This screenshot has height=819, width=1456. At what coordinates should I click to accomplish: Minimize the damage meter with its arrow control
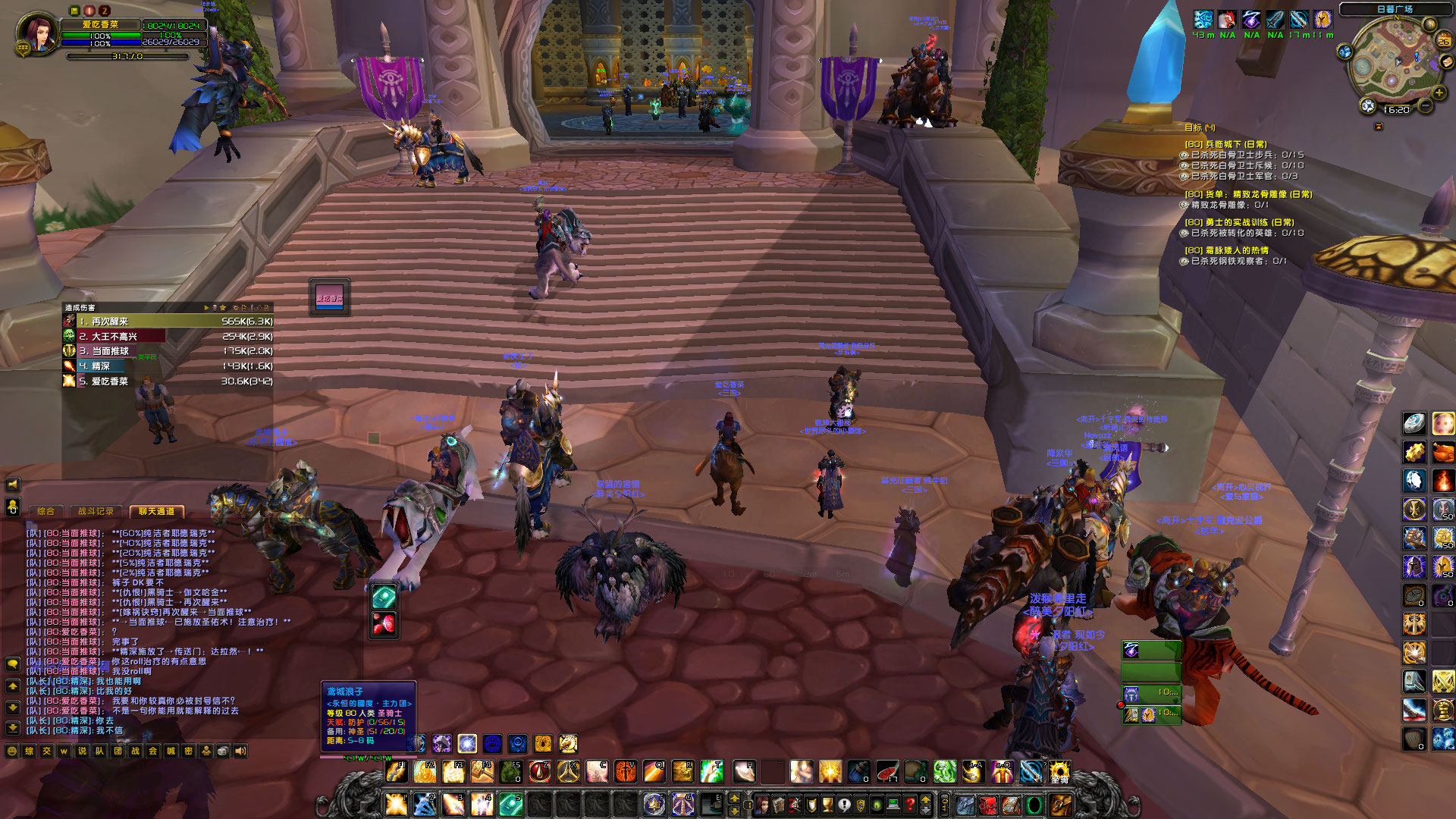(x=206, y=308)
